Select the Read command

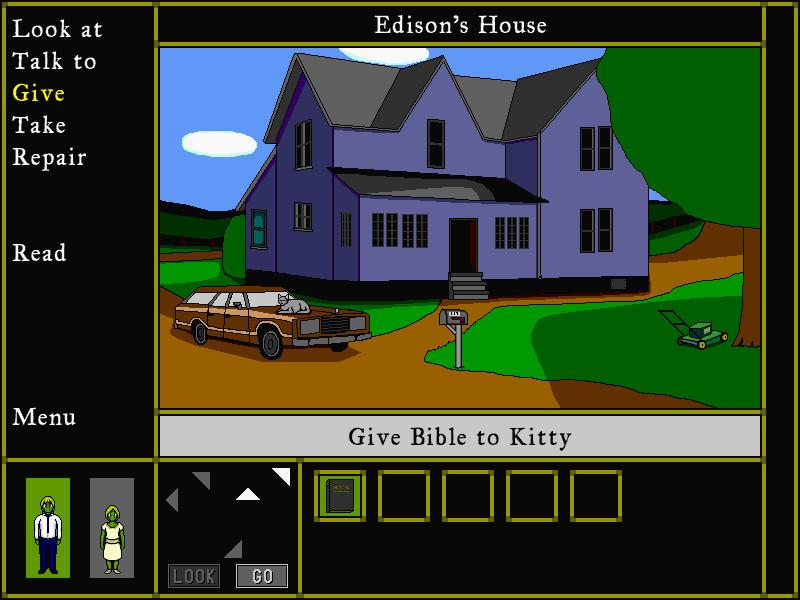point(39,253)
